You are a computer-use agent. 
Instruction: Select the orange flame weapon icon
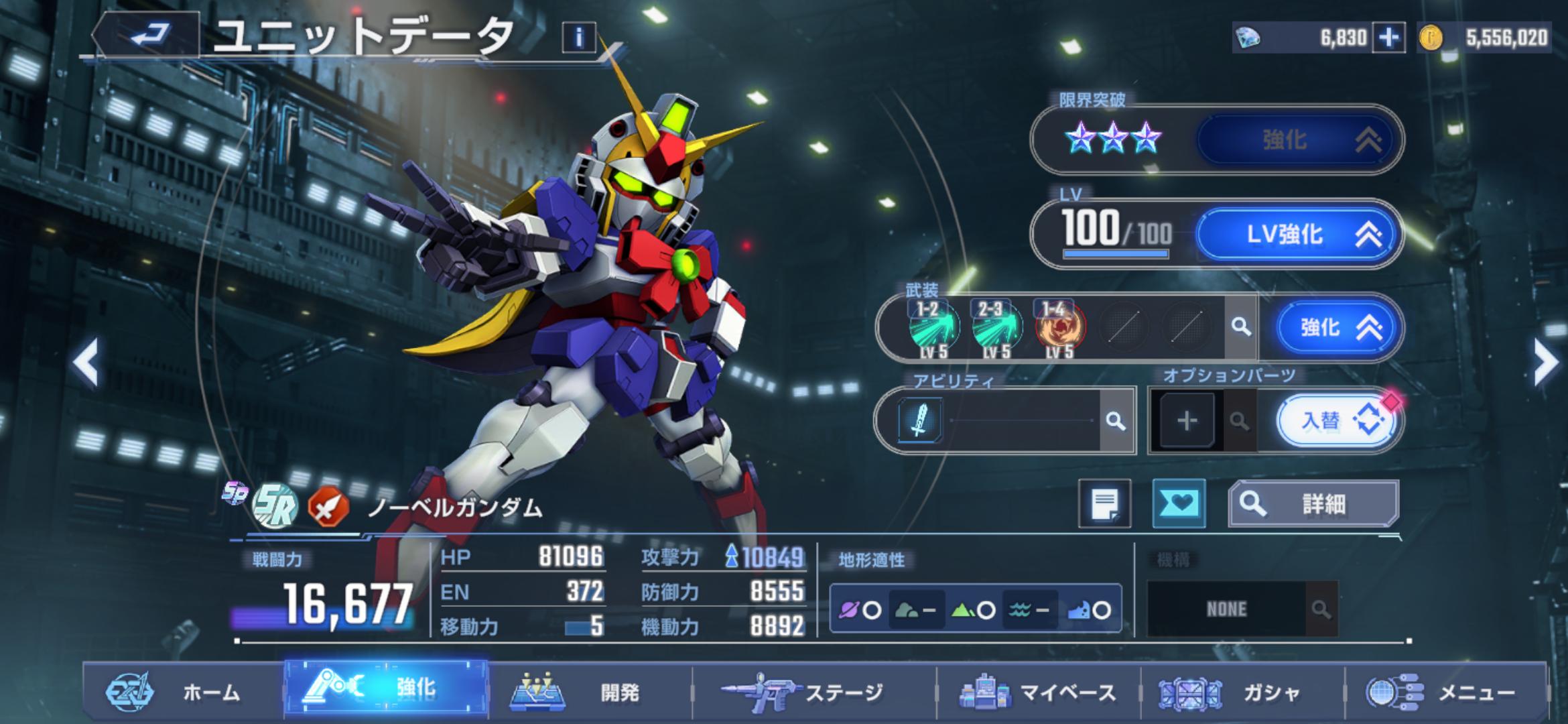point(1060,328)
